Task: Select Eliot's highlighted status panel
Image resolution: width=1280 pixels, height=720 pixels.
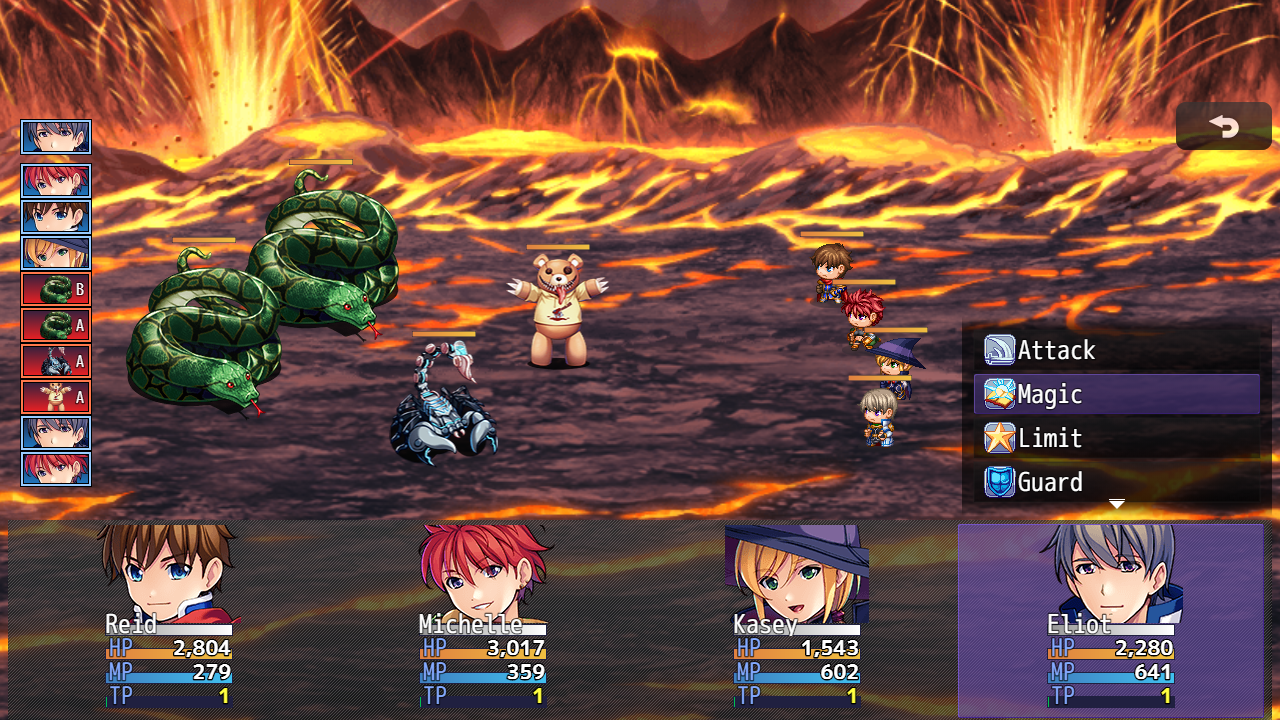Action: pyautogui.click(x=1110, y=617)
